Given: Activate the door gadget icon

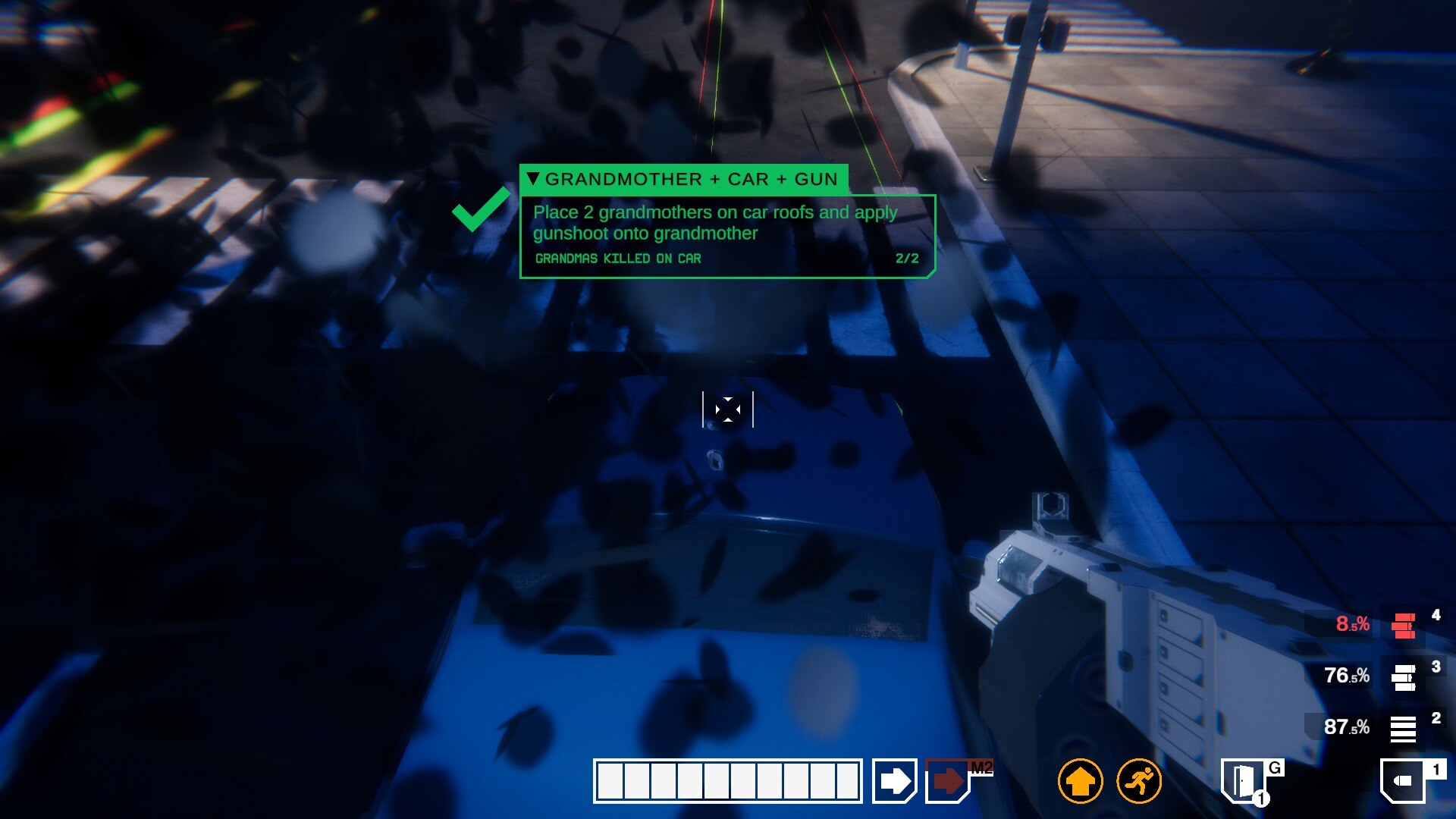Looking at the screenshot, I should (1244, 780).
